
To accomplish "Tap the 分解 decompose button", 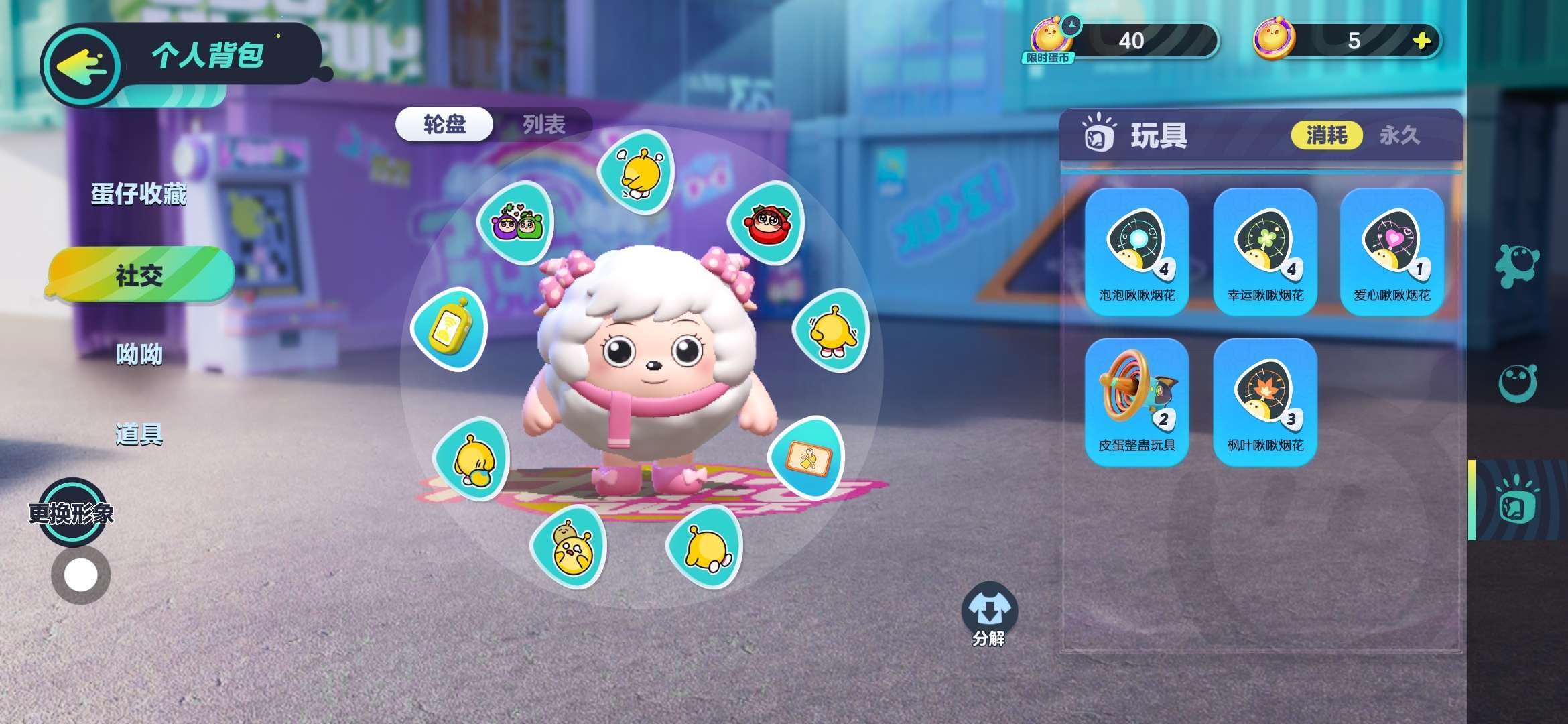I will click(989, 615).
